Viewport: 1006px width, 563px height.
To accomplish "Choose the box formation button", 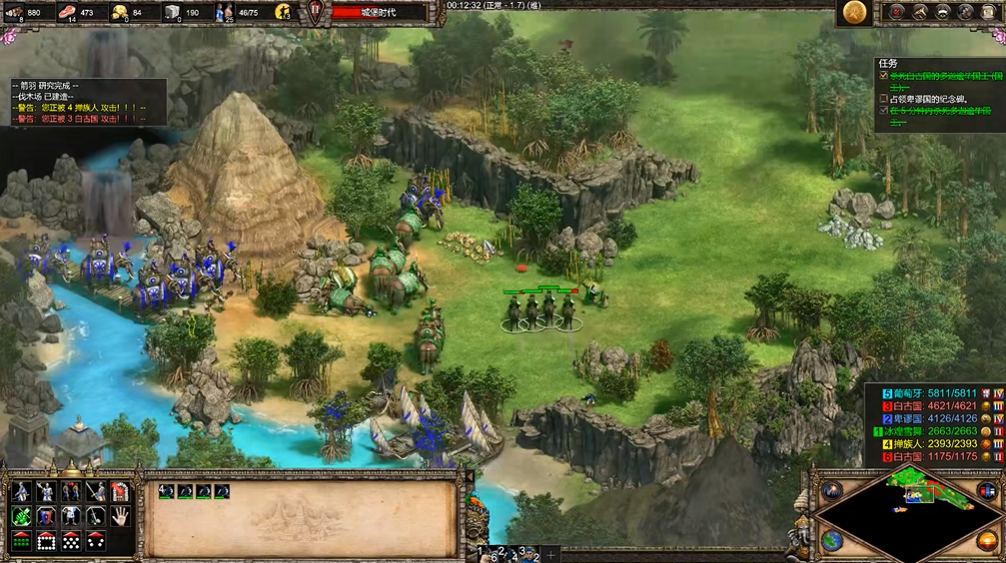I will coord(46,541).
